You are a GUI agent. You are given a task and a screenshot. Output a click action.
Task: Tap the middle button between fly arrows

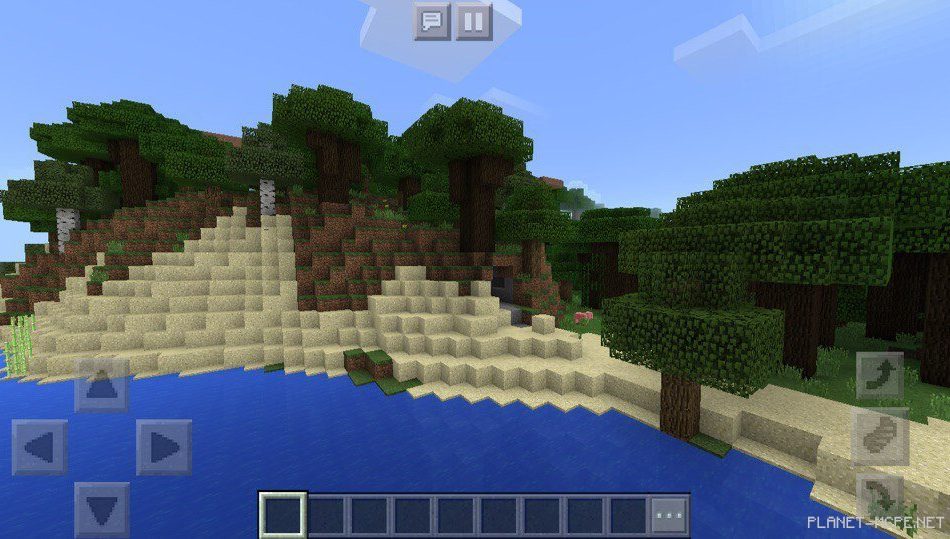point(879,437)
